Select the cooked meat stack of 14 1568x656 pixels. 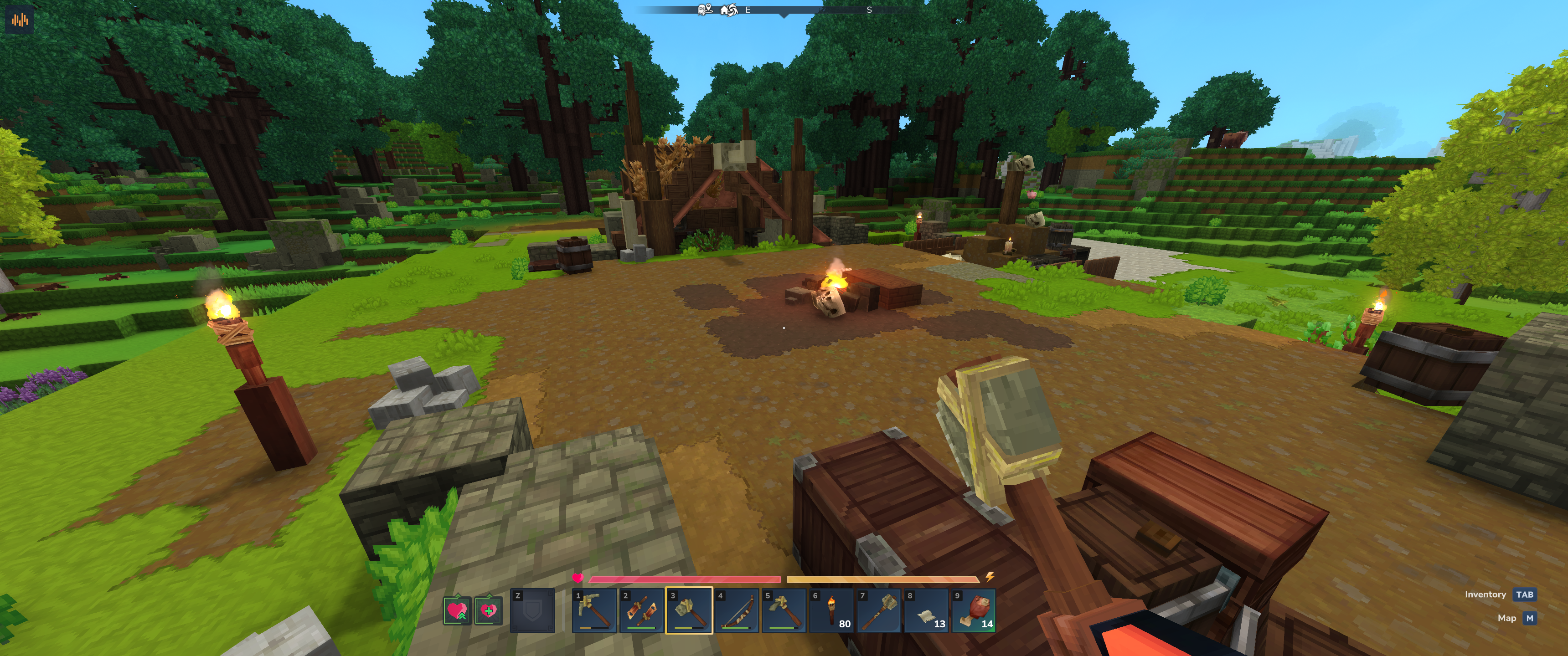pyautogui.click(x=974, y=611)
